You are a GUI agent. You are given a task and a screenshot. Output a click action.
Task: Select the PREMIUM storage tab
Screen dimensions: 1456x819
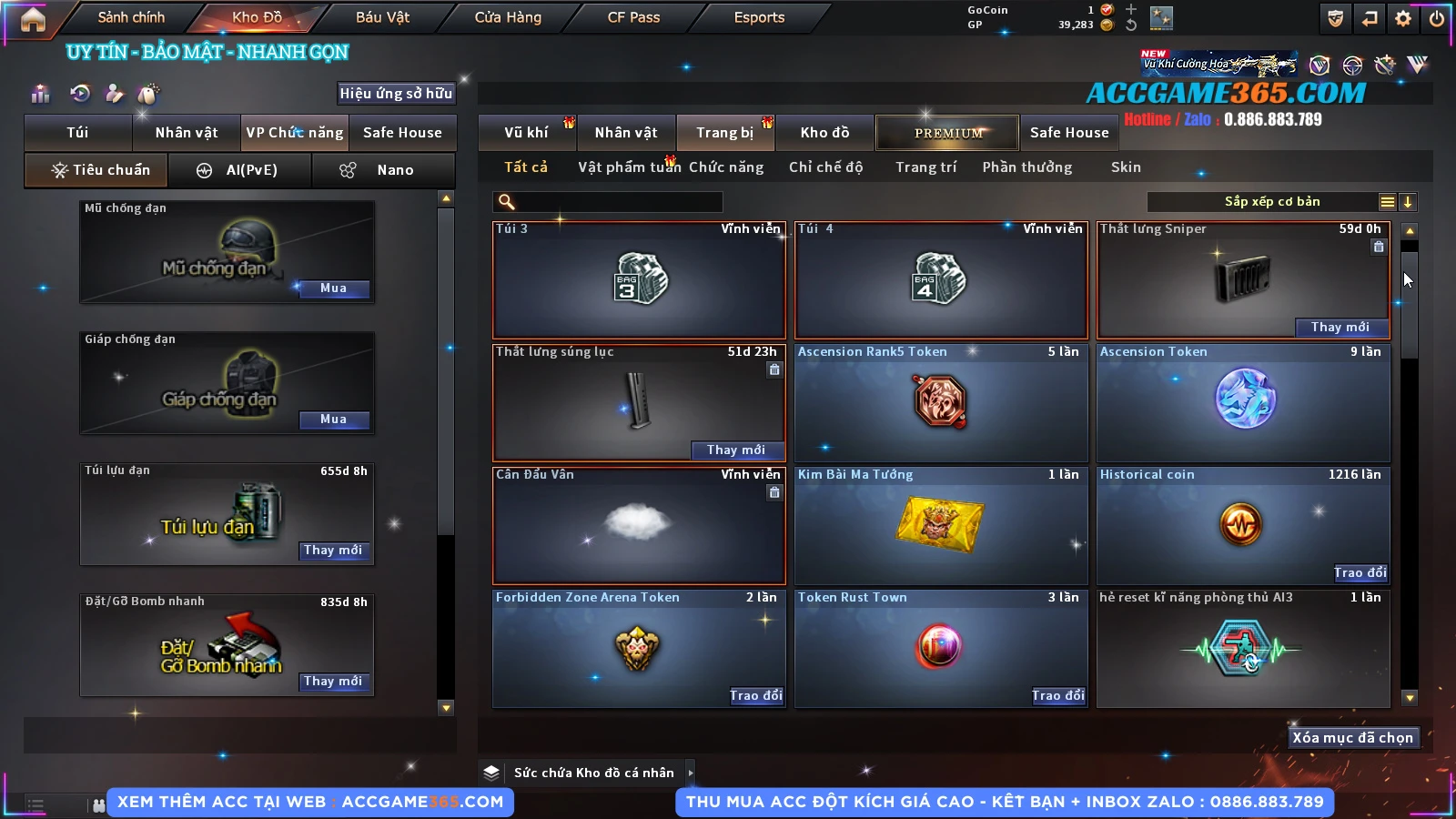(x=948, y=133)
